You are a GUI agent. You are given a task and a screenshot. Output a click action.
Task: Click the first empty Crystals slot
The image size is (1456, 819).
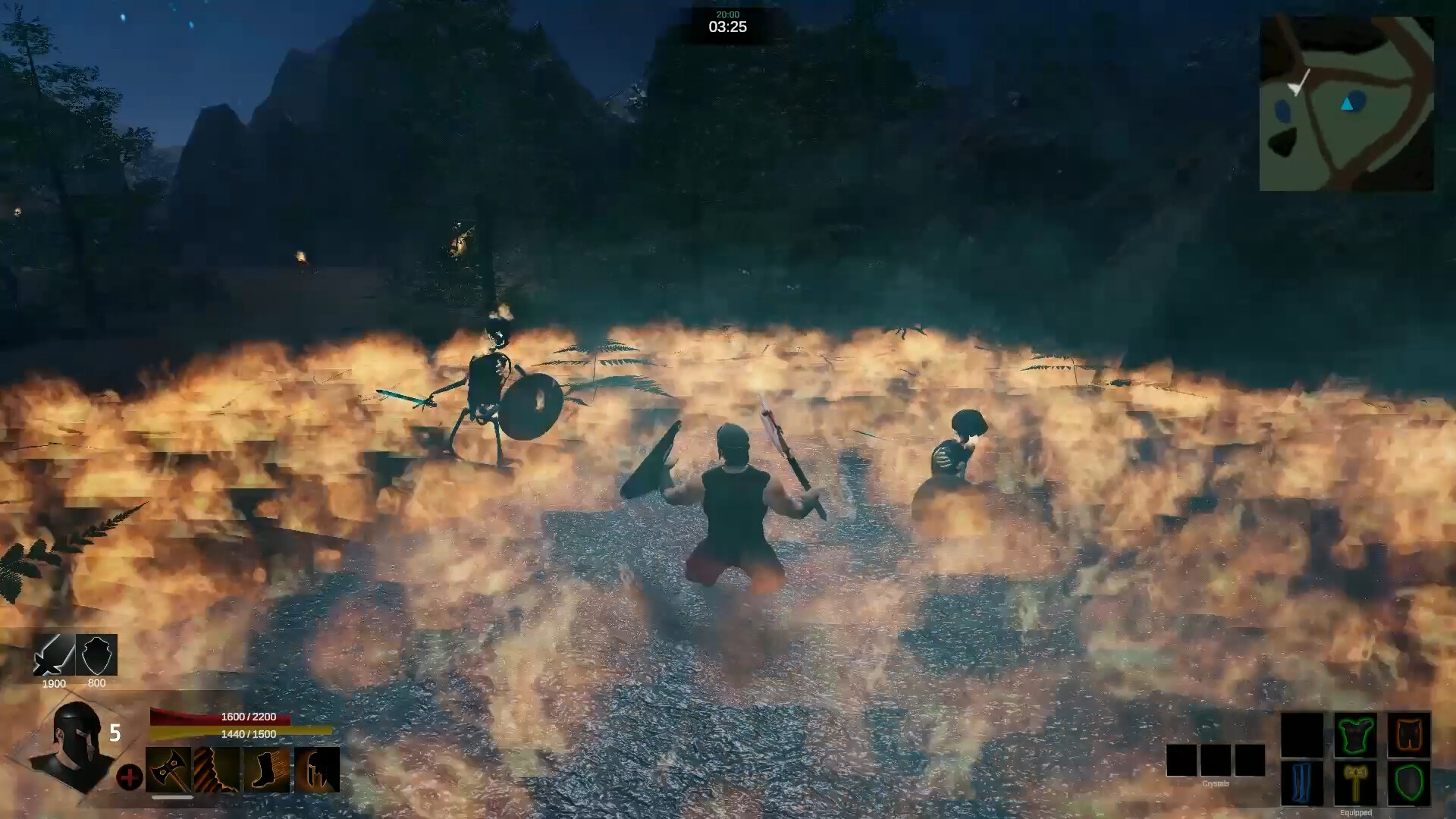[x=1181, y=761]
